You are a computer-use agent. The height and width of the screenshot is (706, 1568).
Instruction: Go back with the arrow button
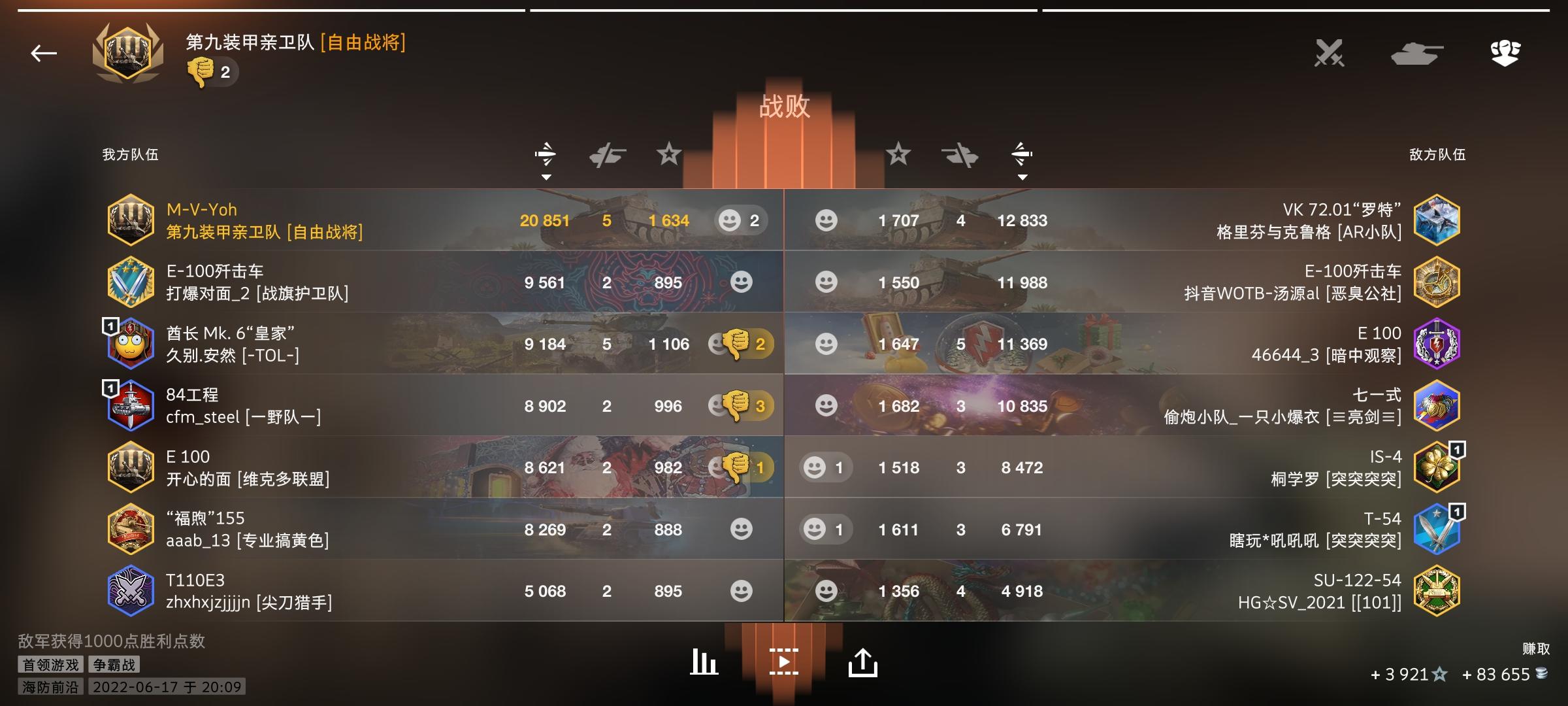(43, 53)
